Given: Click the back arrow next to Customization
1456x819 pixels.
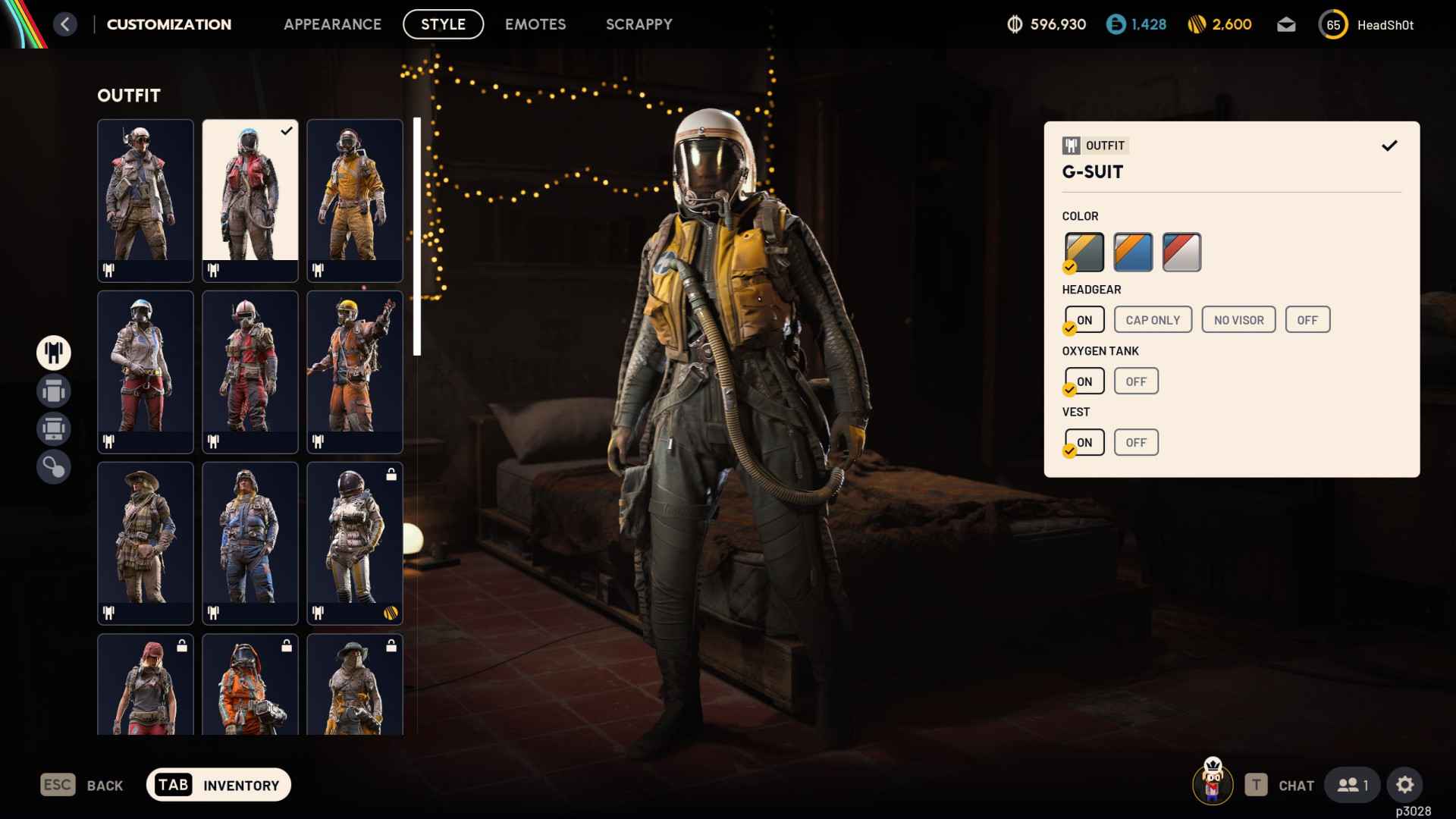Looking at the screenshot, I should 66,24.
